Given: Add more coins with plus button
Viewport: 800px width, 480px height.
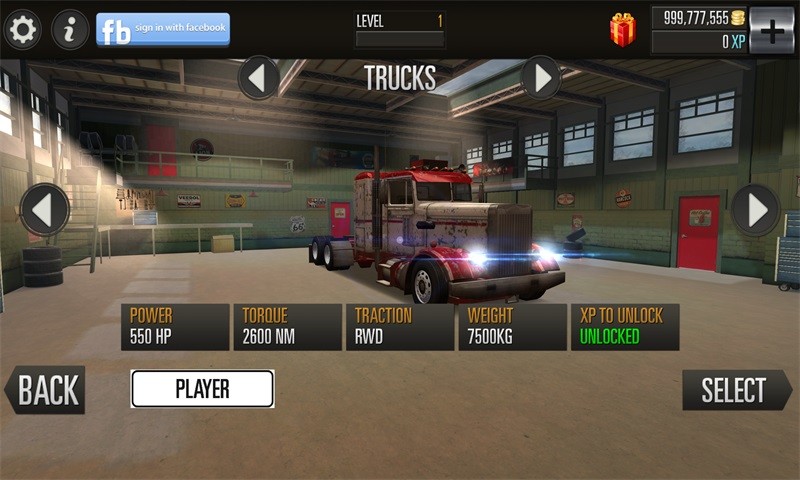Looking at the screenshot, I should [771, 30].
